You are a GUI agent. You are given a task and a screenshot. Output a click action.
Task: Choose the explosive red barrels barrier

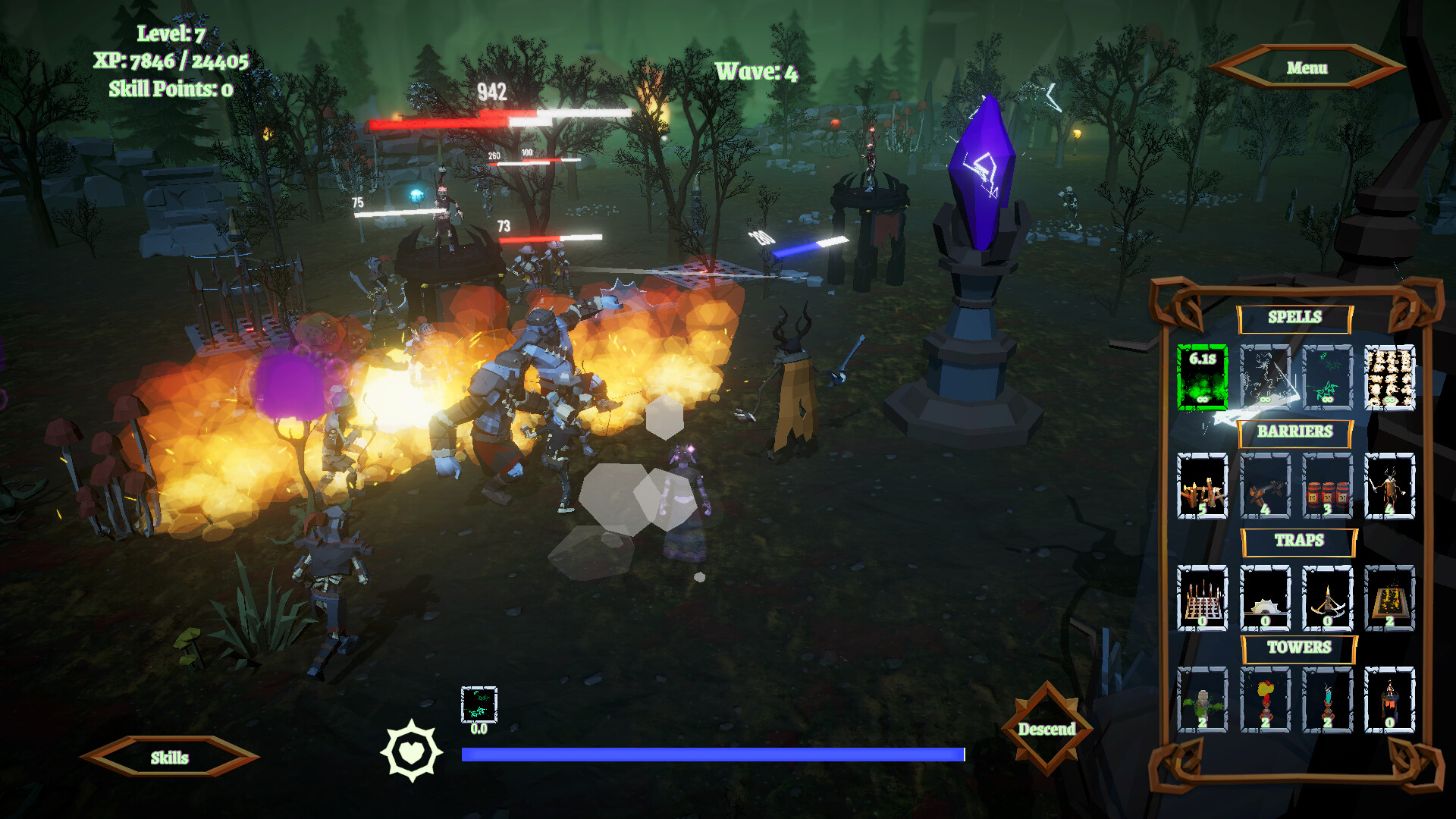(x=1327, y=486)
